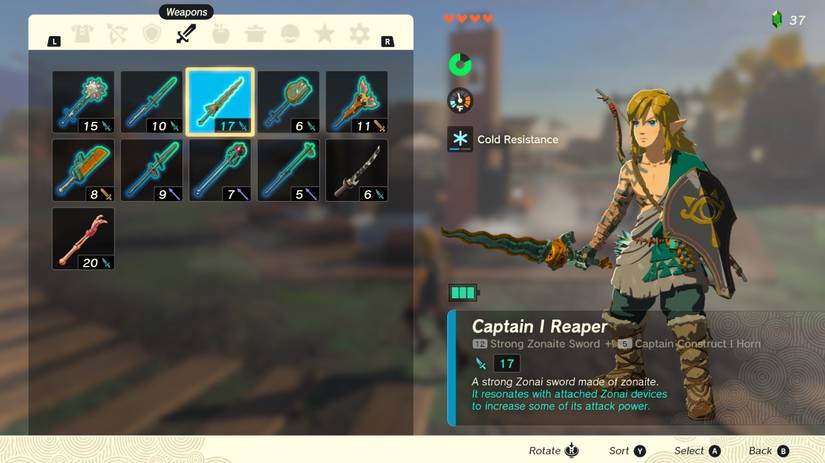Choose the green sword with attack 9

click(152, 170)
